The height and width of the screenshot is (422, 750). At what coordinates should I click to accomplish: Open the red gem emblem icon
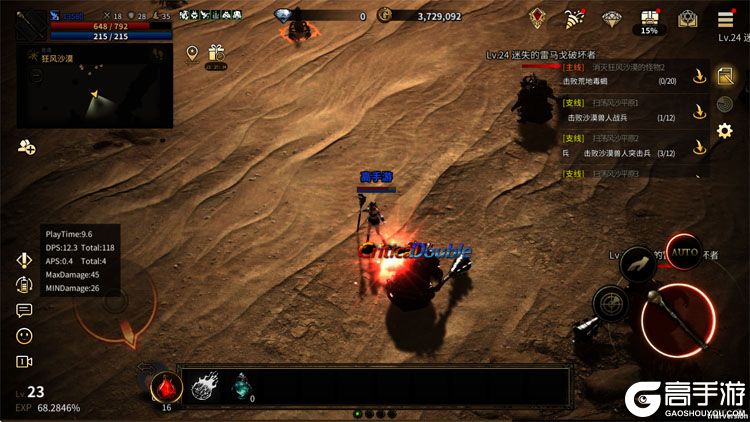click(538, 18)
